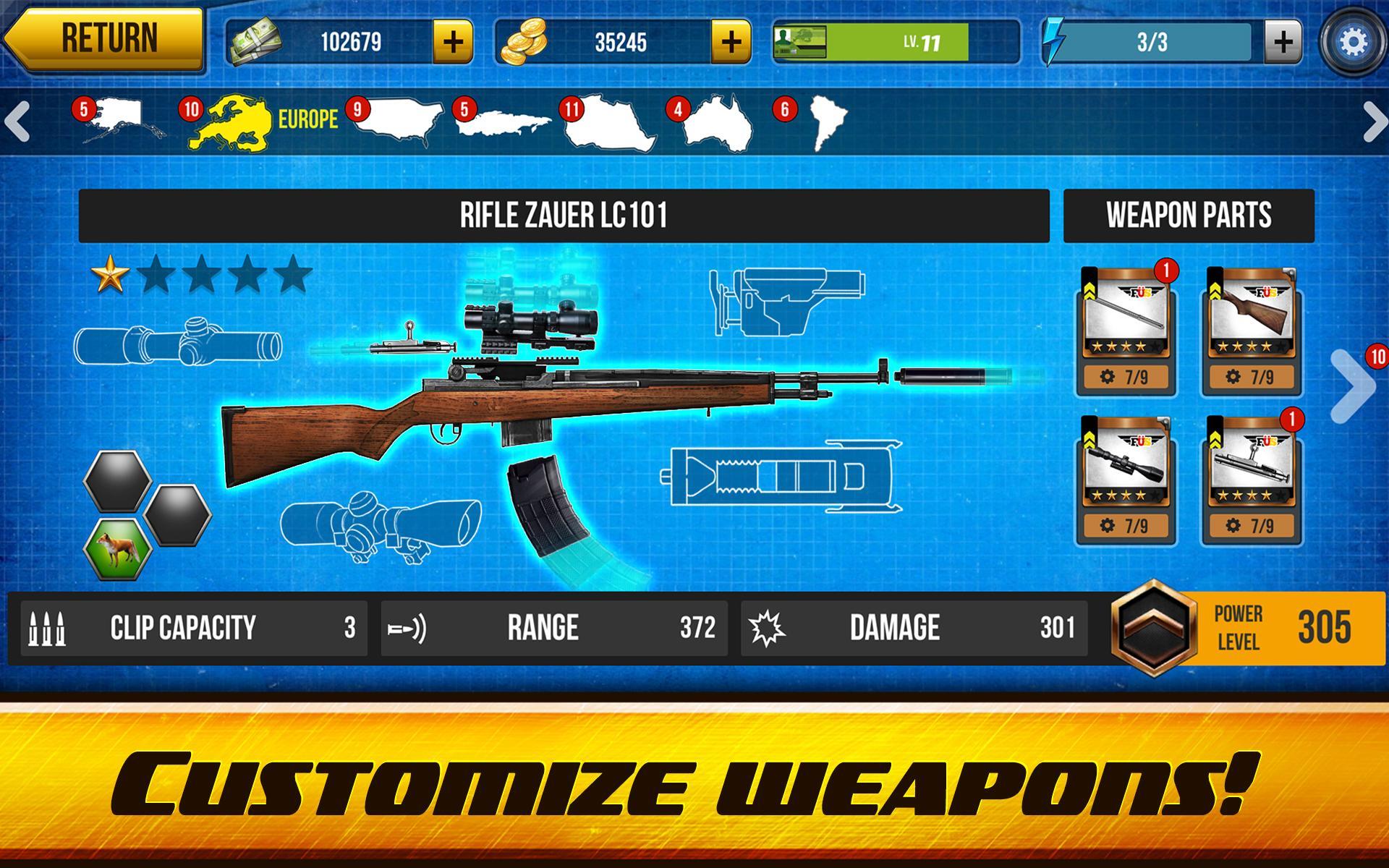This screenshot has height=868, width=1389.
Task: Equip the highlighted suppressor on the barrel
Action: click(x=940, y=376)
